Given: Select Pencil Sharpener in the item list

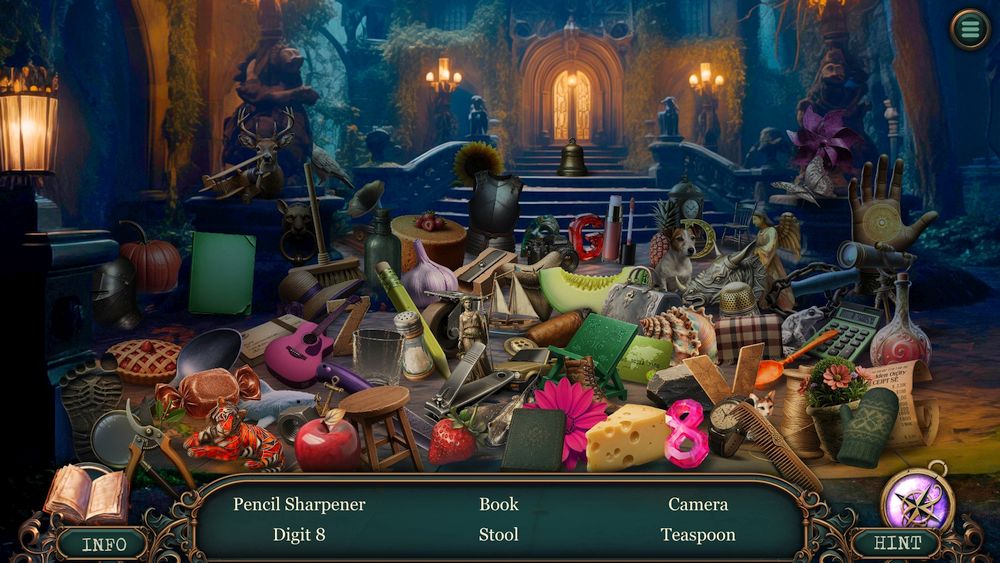Looking at the screenshot, I should pos(299,504).
